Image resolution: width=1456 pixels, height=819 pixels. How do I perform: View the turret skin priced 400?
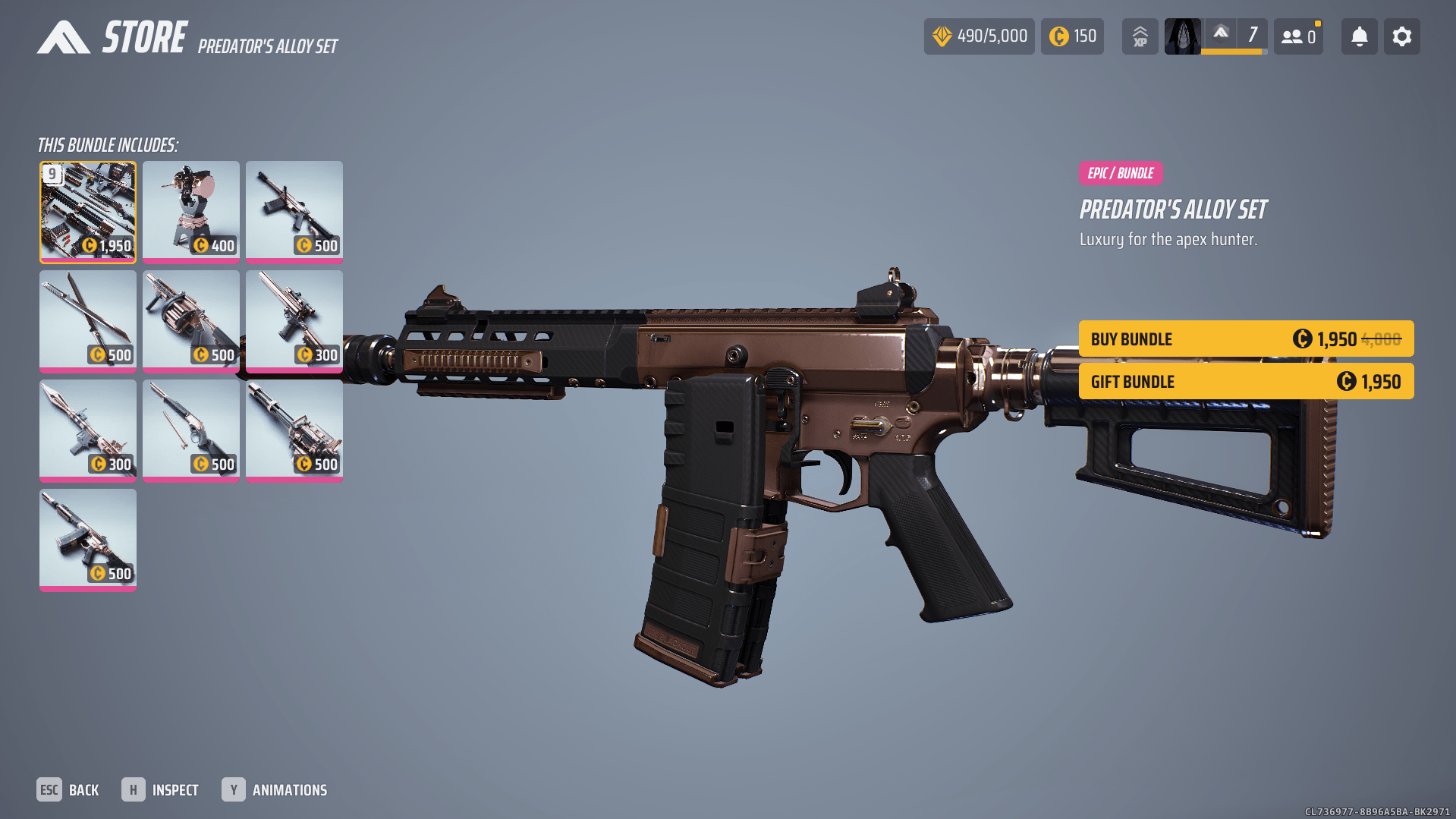191,212
